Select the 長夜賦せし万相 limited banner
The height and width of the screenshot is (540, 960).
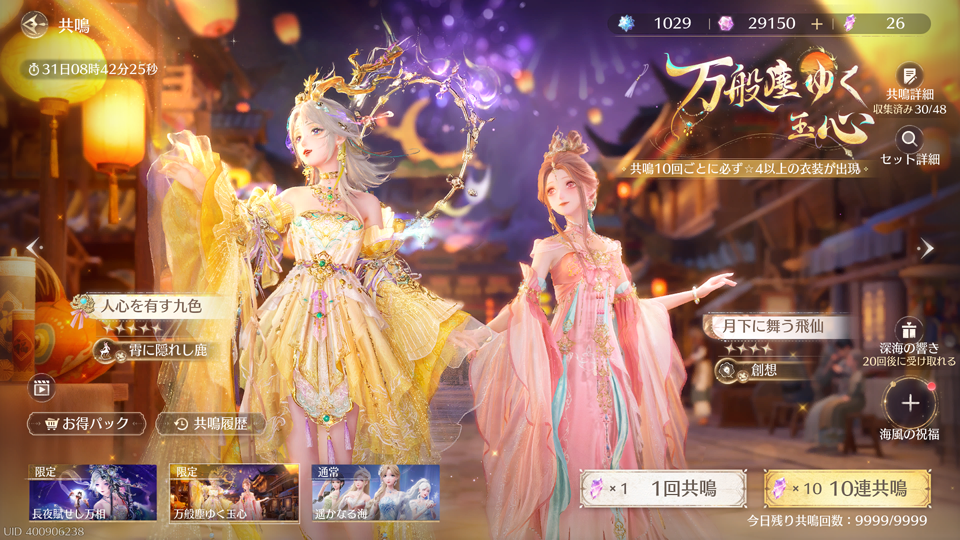coord(92,492)
